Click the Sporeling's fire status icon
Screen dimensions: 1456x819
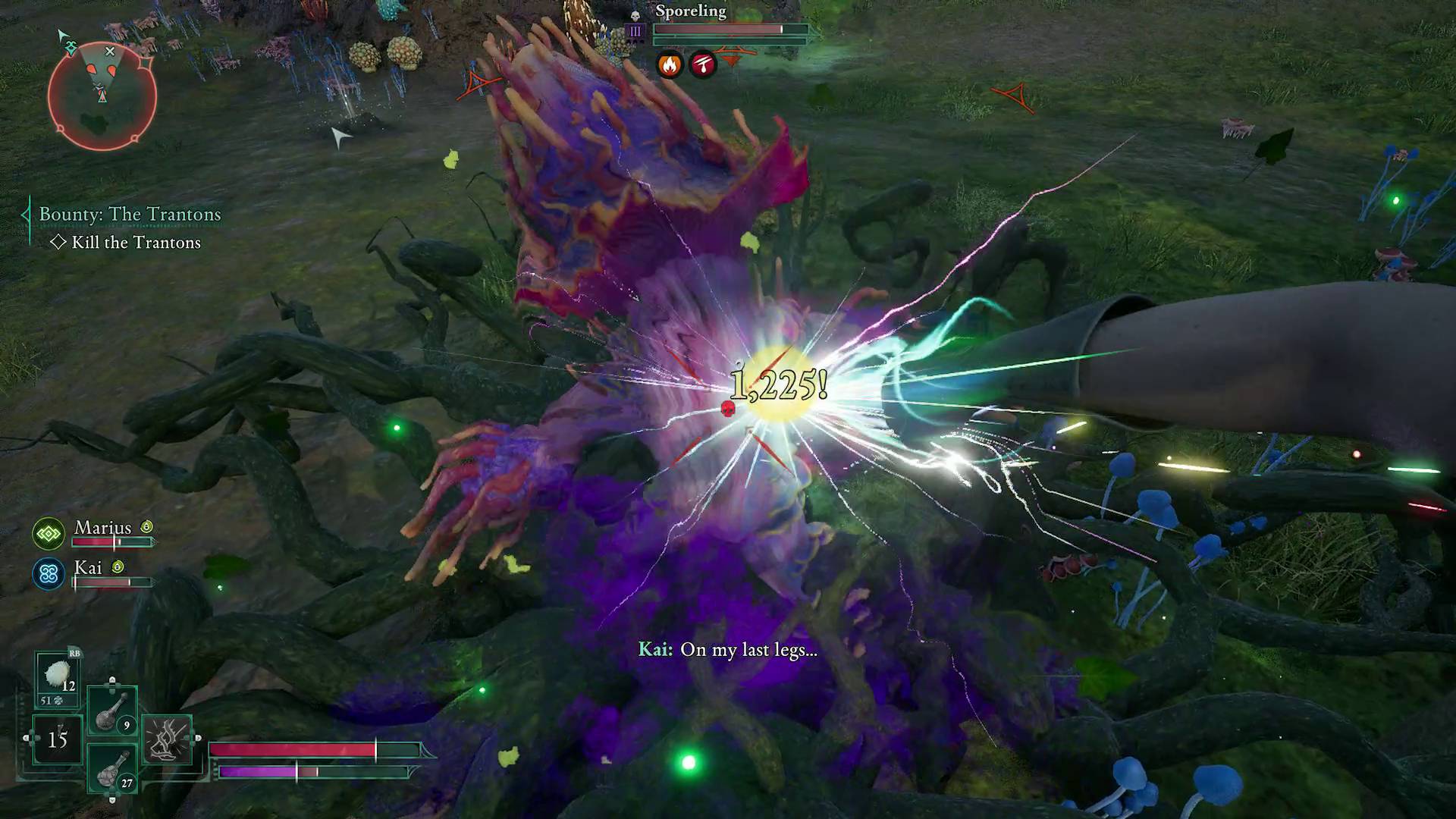[x=669, y=65]
